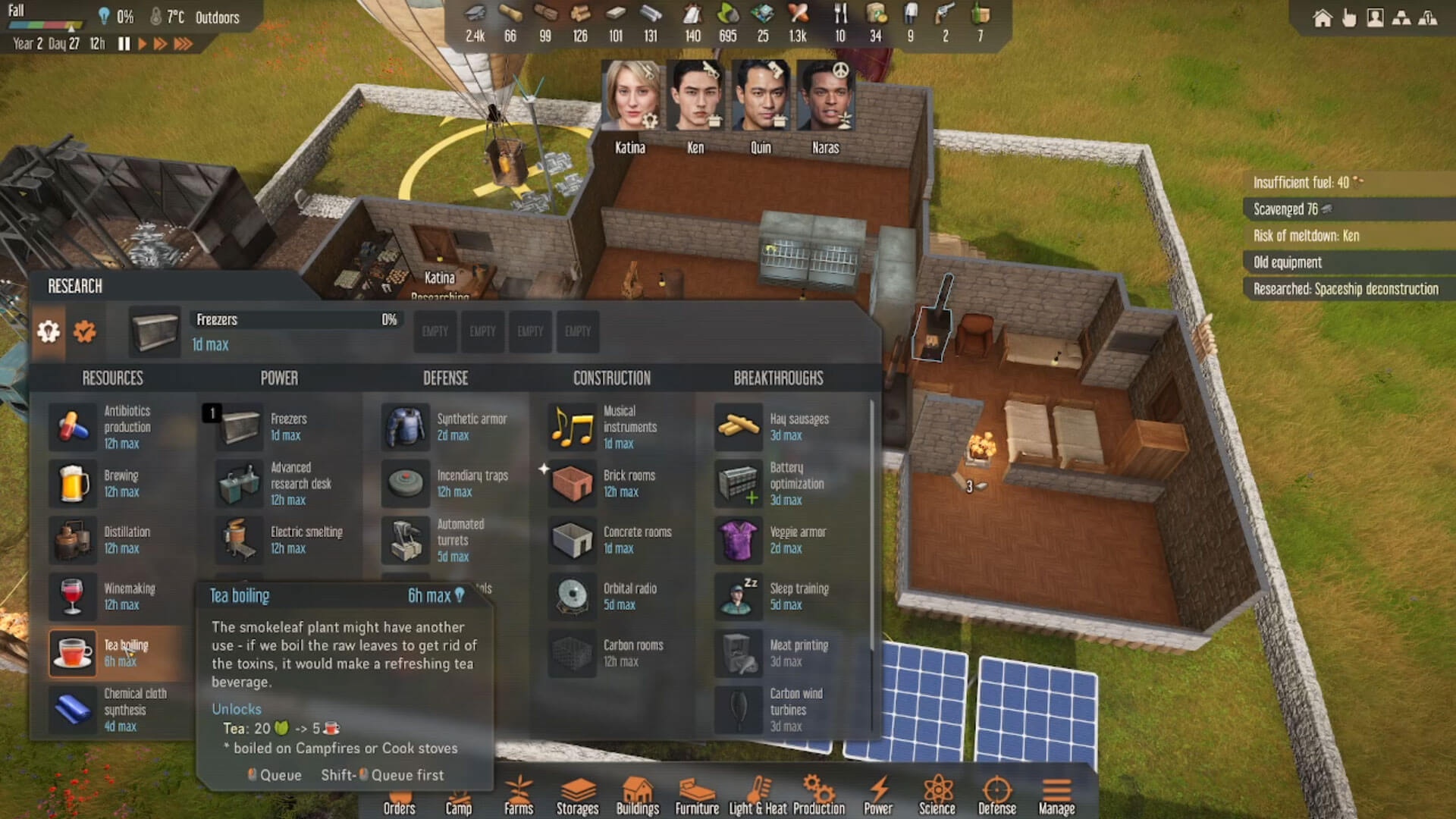
Task: Select Advanced research desk
Action: pos(240,484)
